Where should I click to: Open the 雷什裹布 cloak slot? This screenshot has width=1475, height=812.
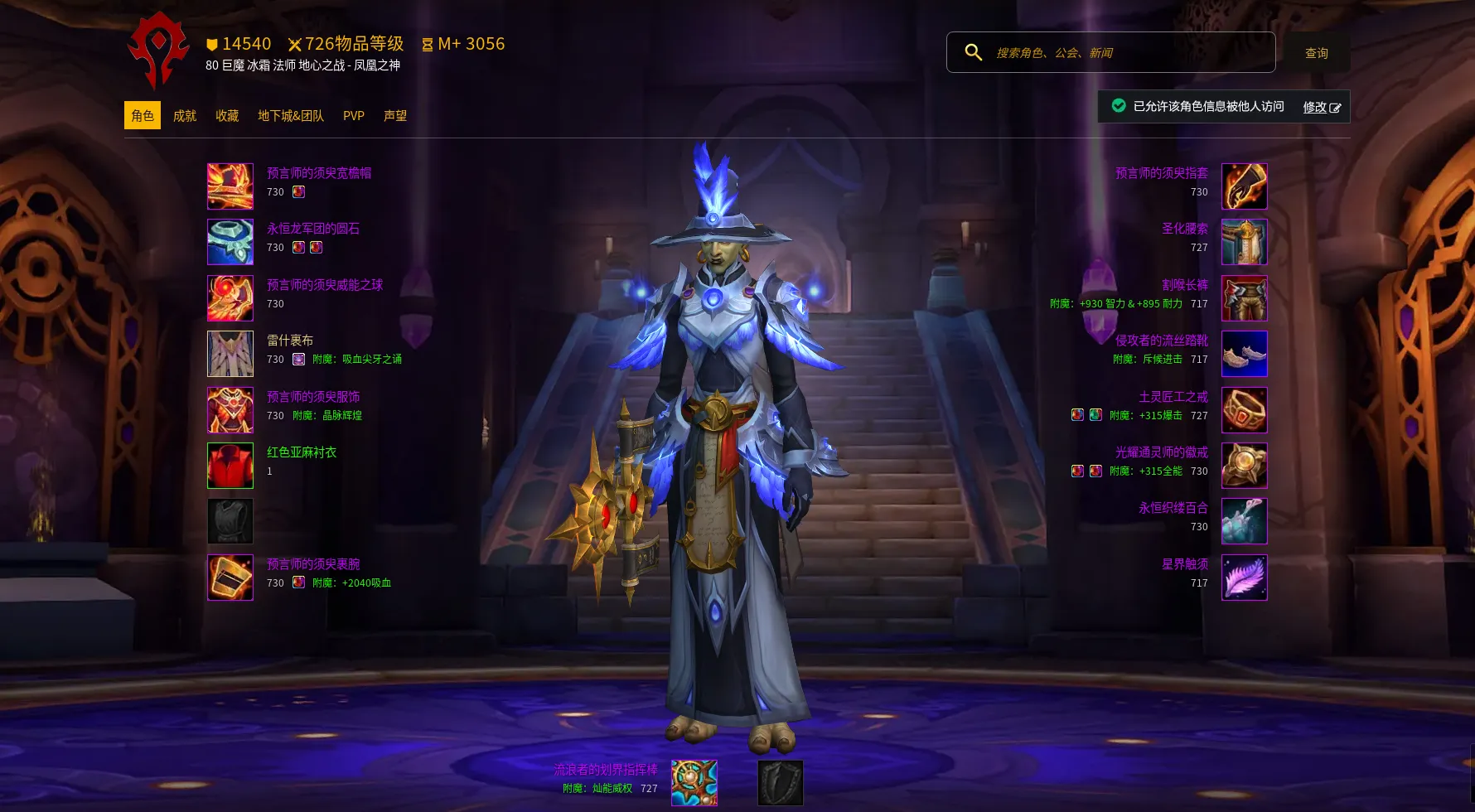230,354
